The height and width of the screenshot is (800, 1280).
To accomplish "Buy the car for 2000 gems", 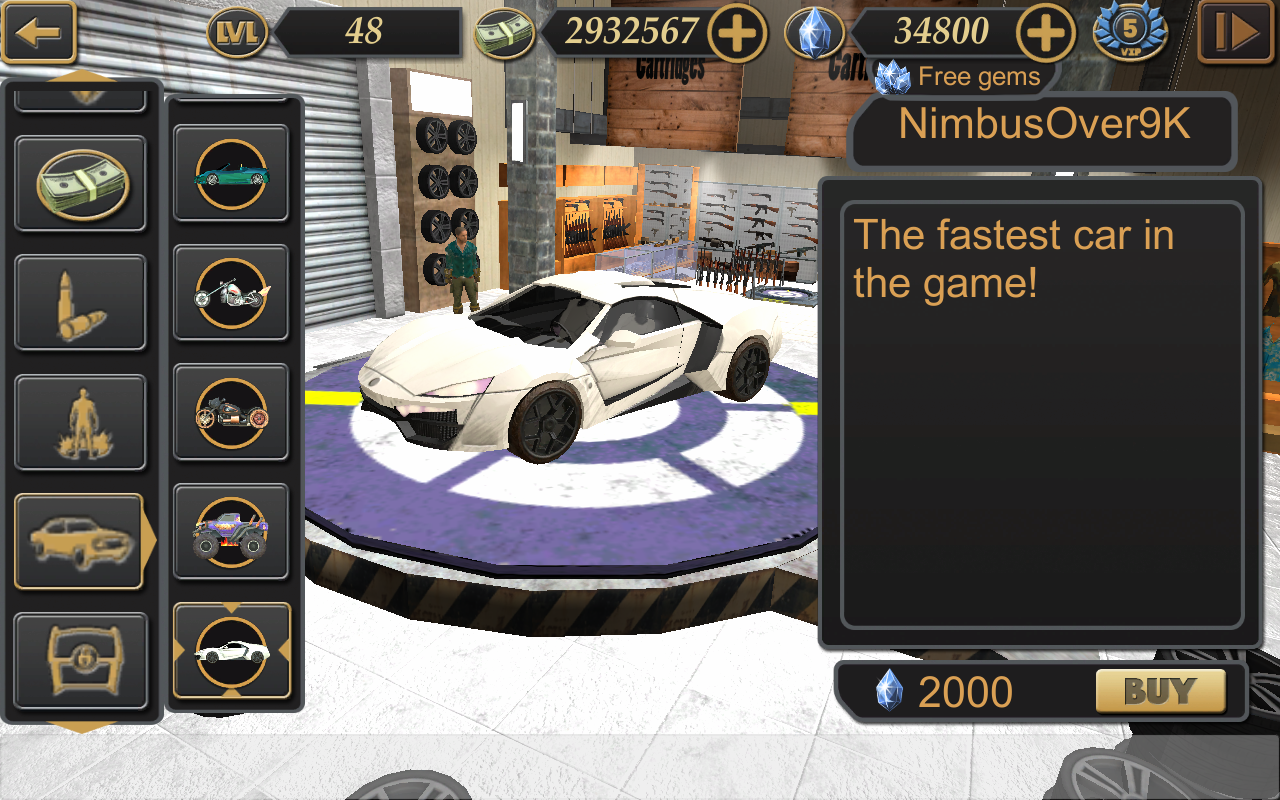I will pyautogui.click(x=1161, y=690).
